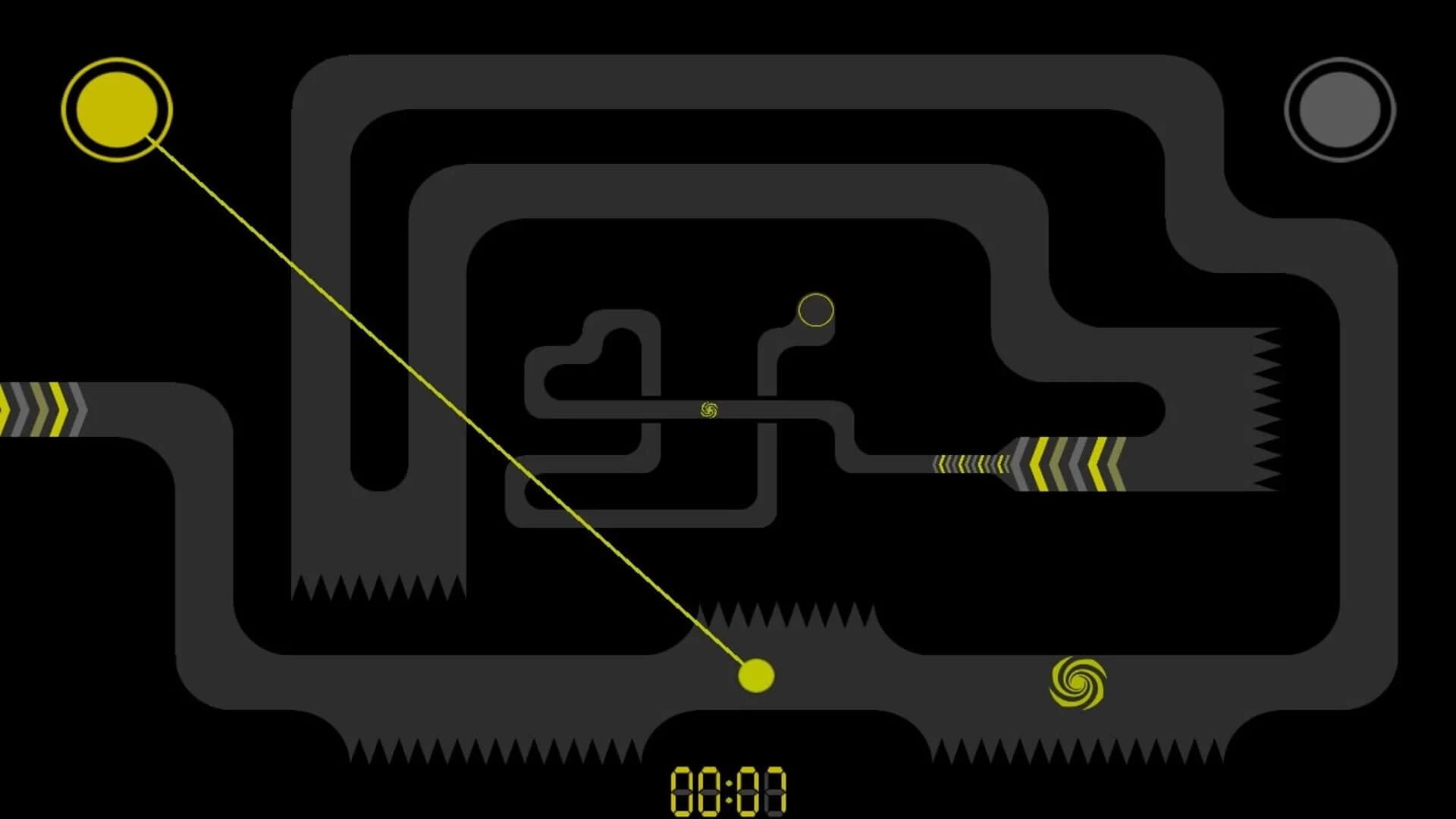Click the hollow circle node in the maze
The image size is (1456, 819).
click(814, 311)
